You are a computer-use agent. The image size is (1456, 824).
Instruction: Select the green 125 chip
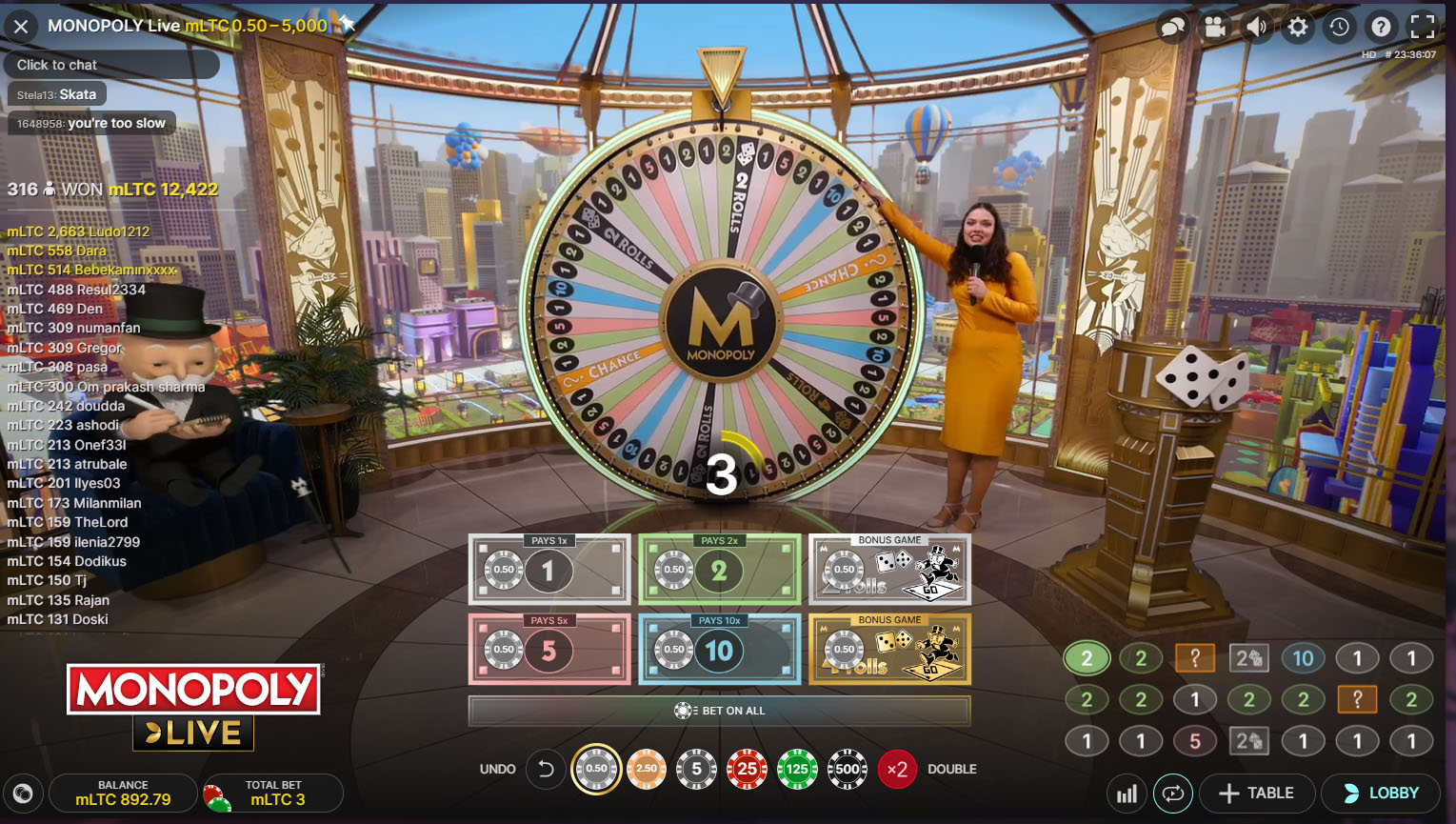797,769
